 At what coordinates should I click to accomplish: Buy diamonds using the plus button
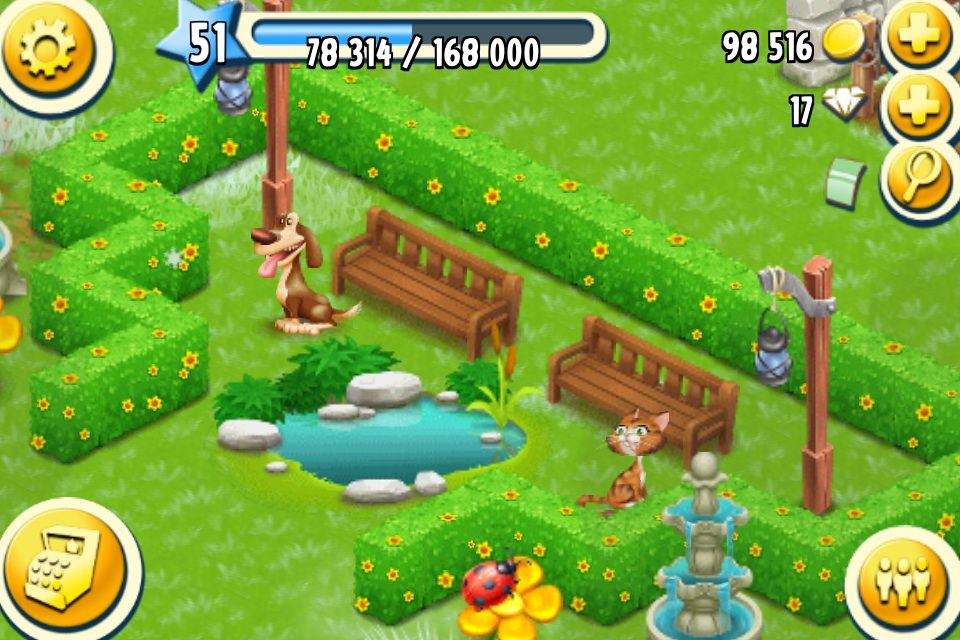(917, 110)
